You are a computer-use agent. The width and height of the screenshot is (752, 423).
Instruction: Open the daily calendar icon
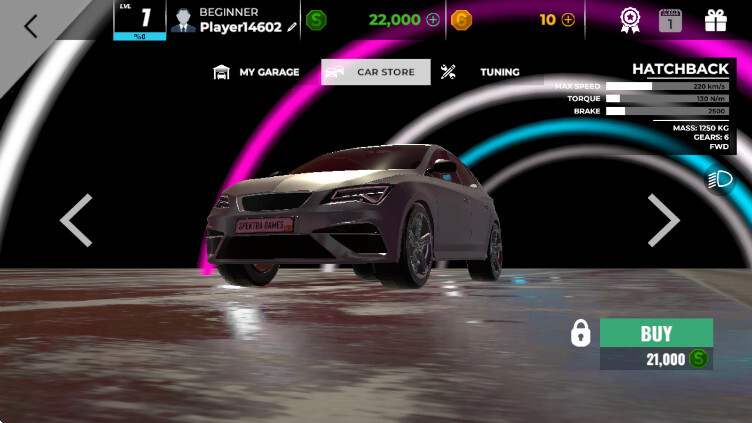[x=670, y=19]
